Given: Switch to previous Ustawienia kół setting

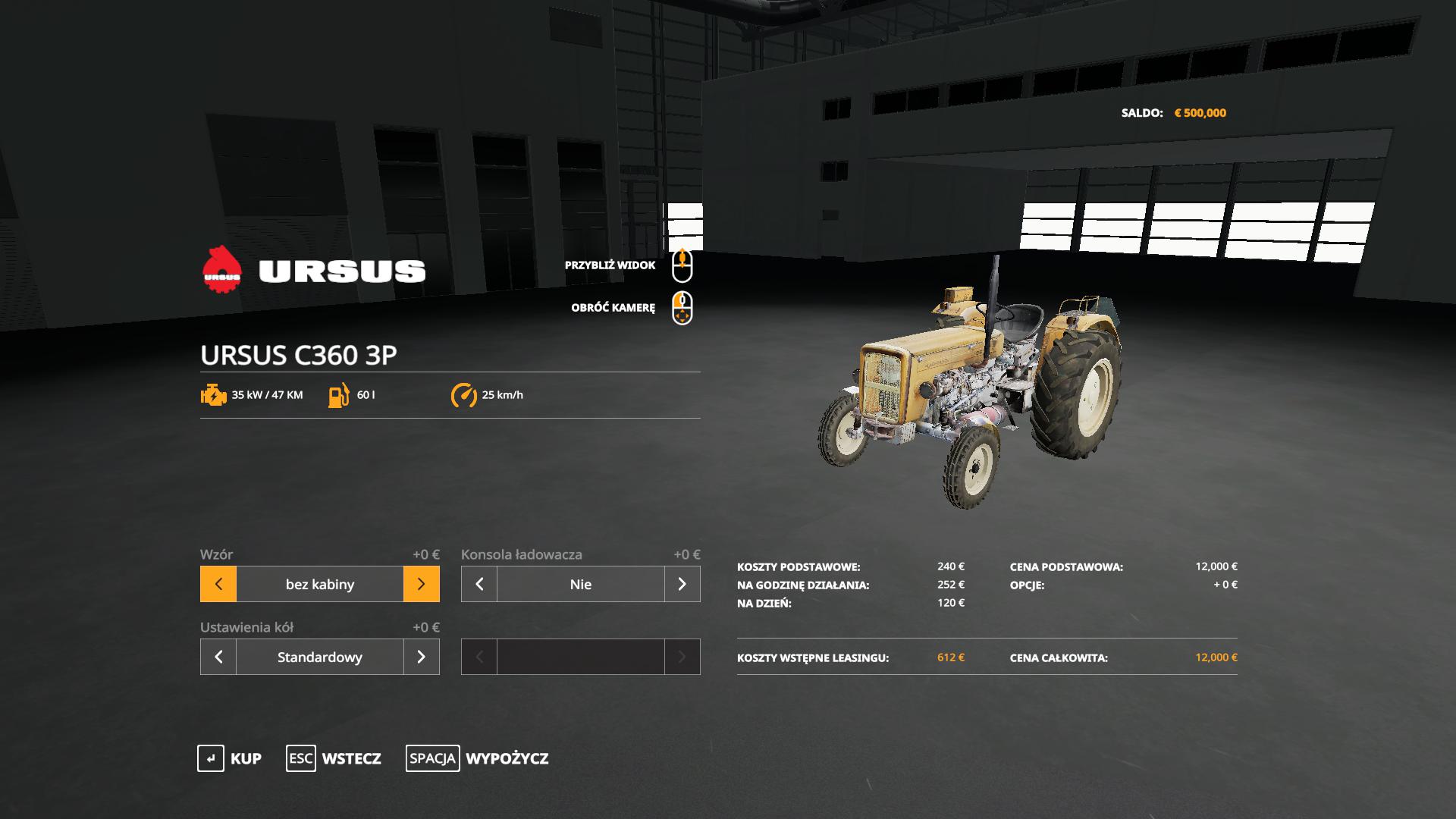Looking at the screenshot, I should tap(218, 657).
